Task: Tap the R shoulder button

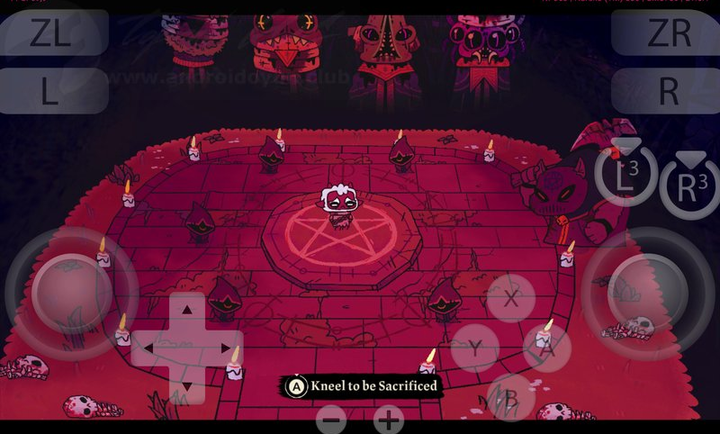Action: (x=667, y=91)
